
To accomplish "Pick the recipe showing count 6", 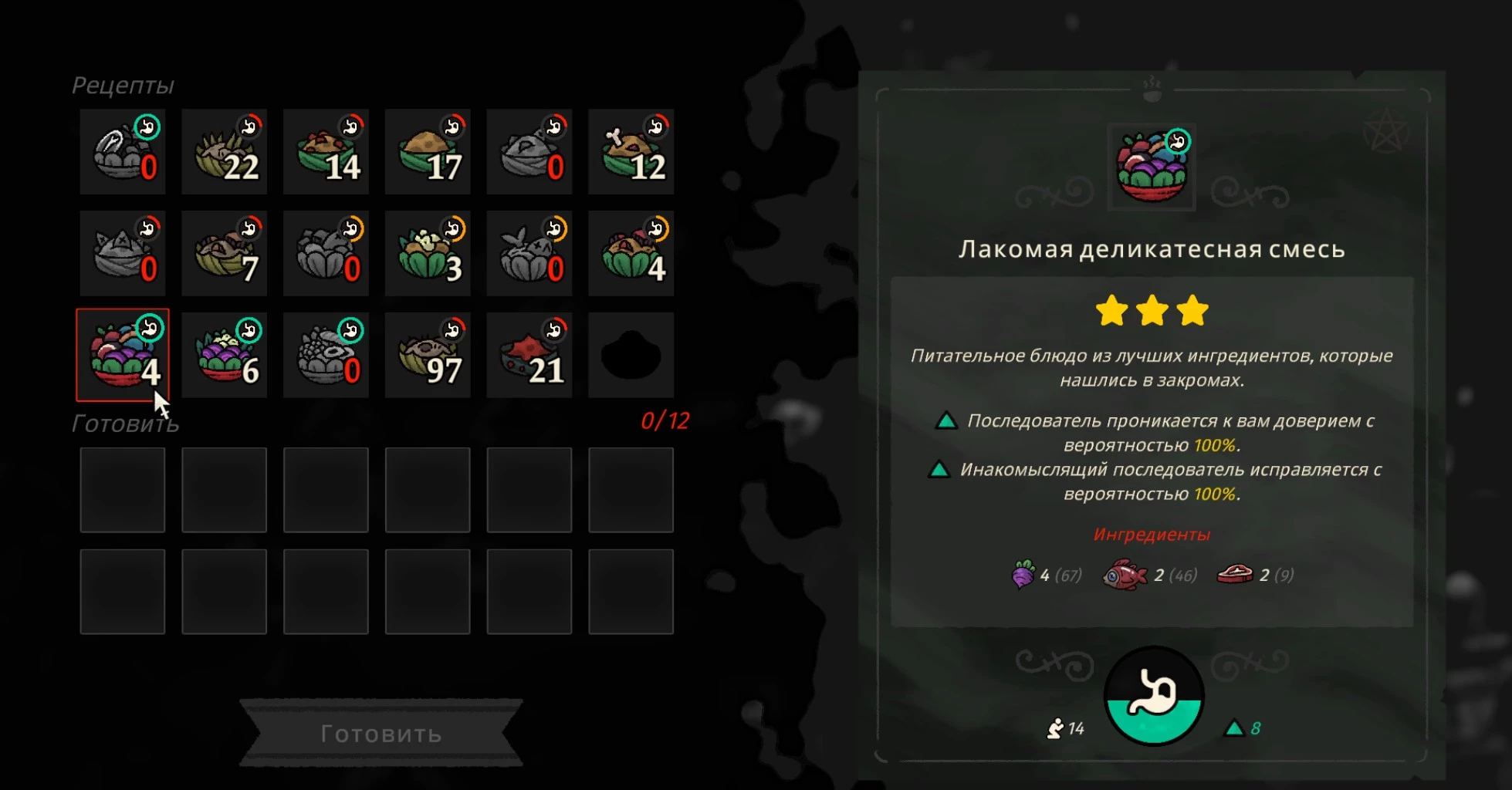I will (224, 355).
